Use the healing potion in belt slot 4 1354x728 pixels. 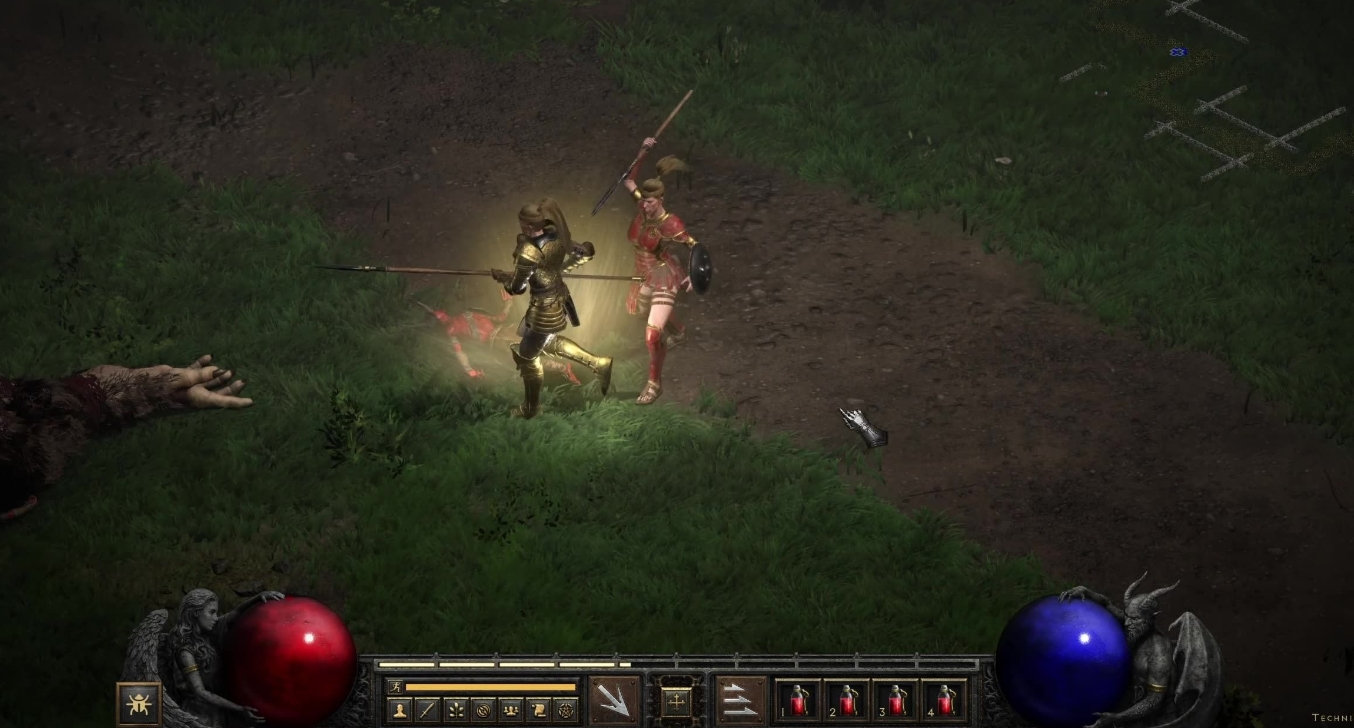coord(944,700)
